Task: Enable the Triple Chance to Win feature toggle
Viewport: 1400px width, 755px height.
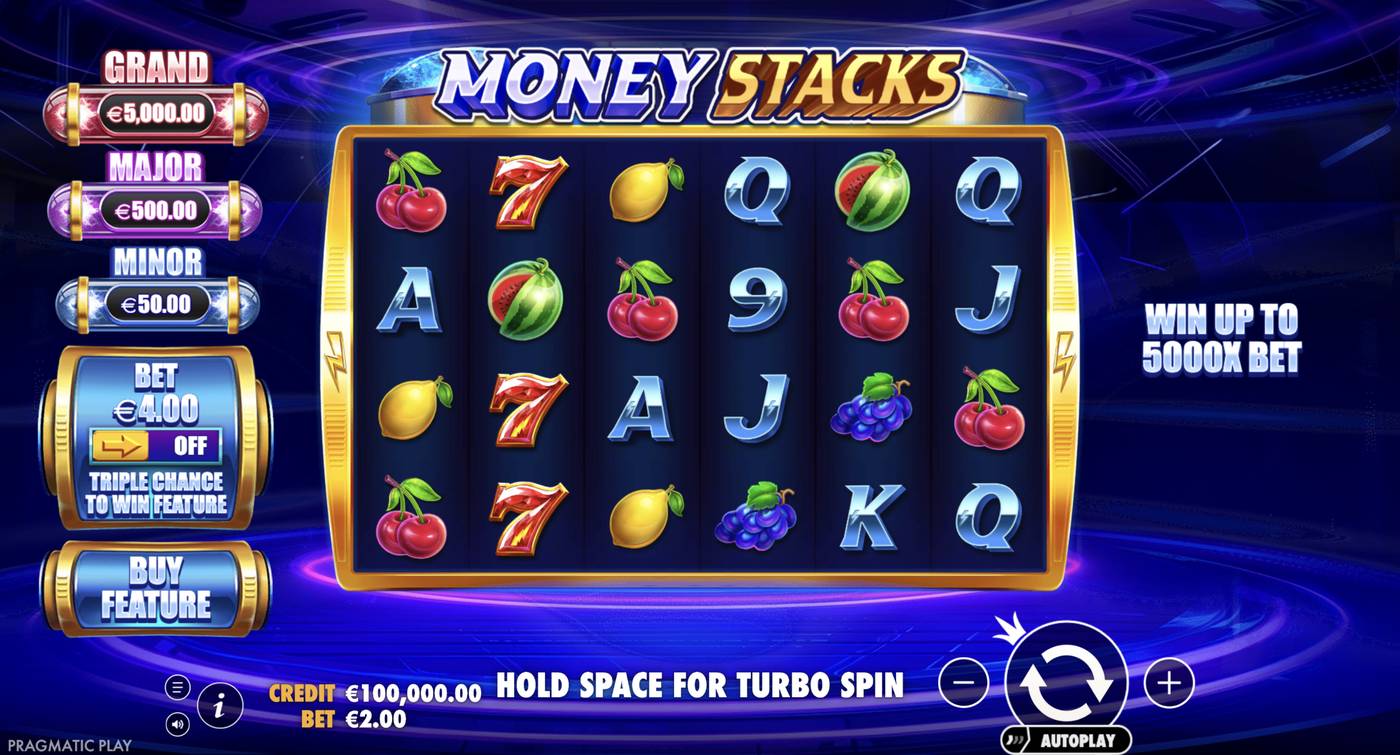Action: coord(157,446)
